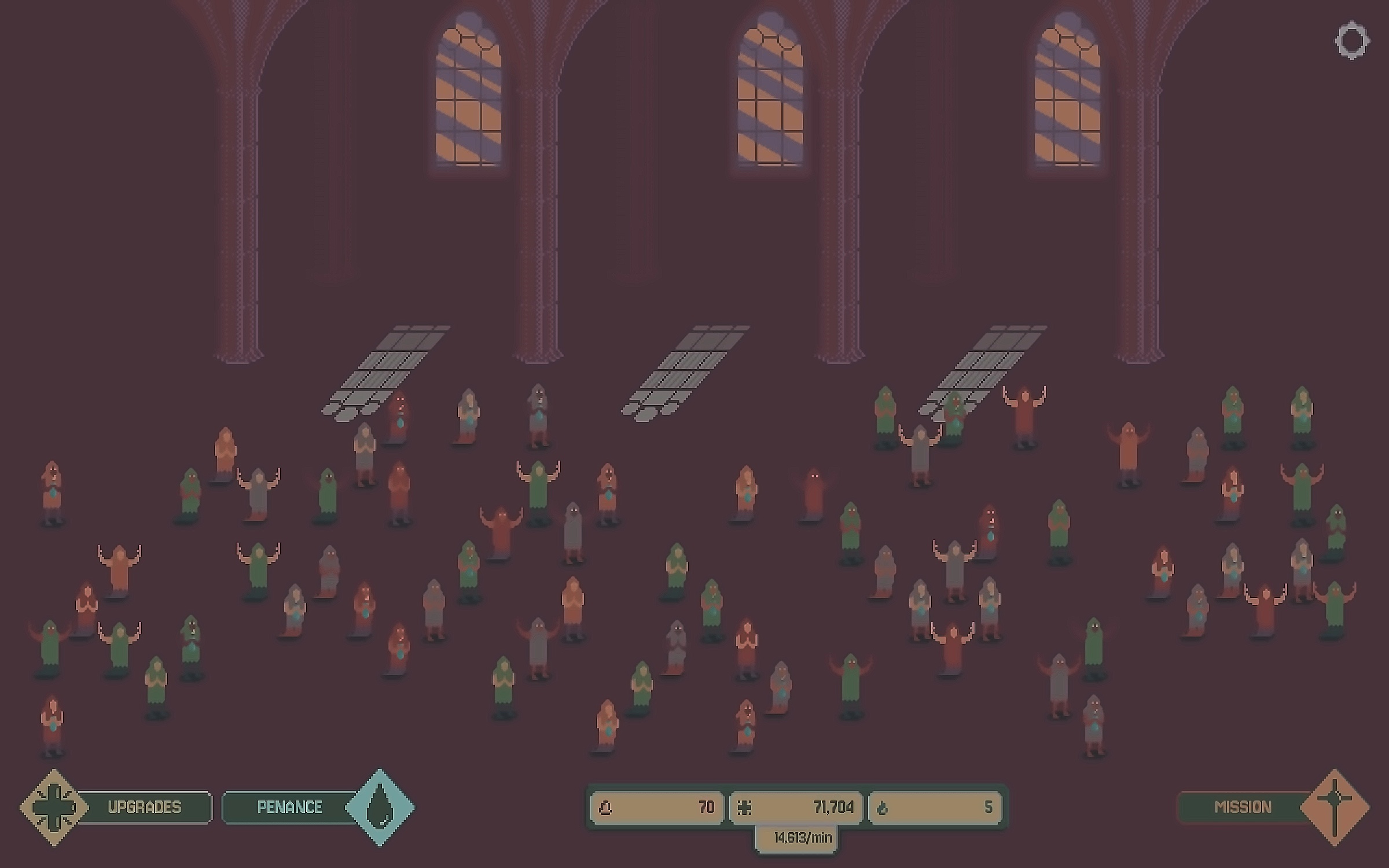Click the teal blood drop diamond icon
The image size is (1389, 868).
(x=380, y=807)
